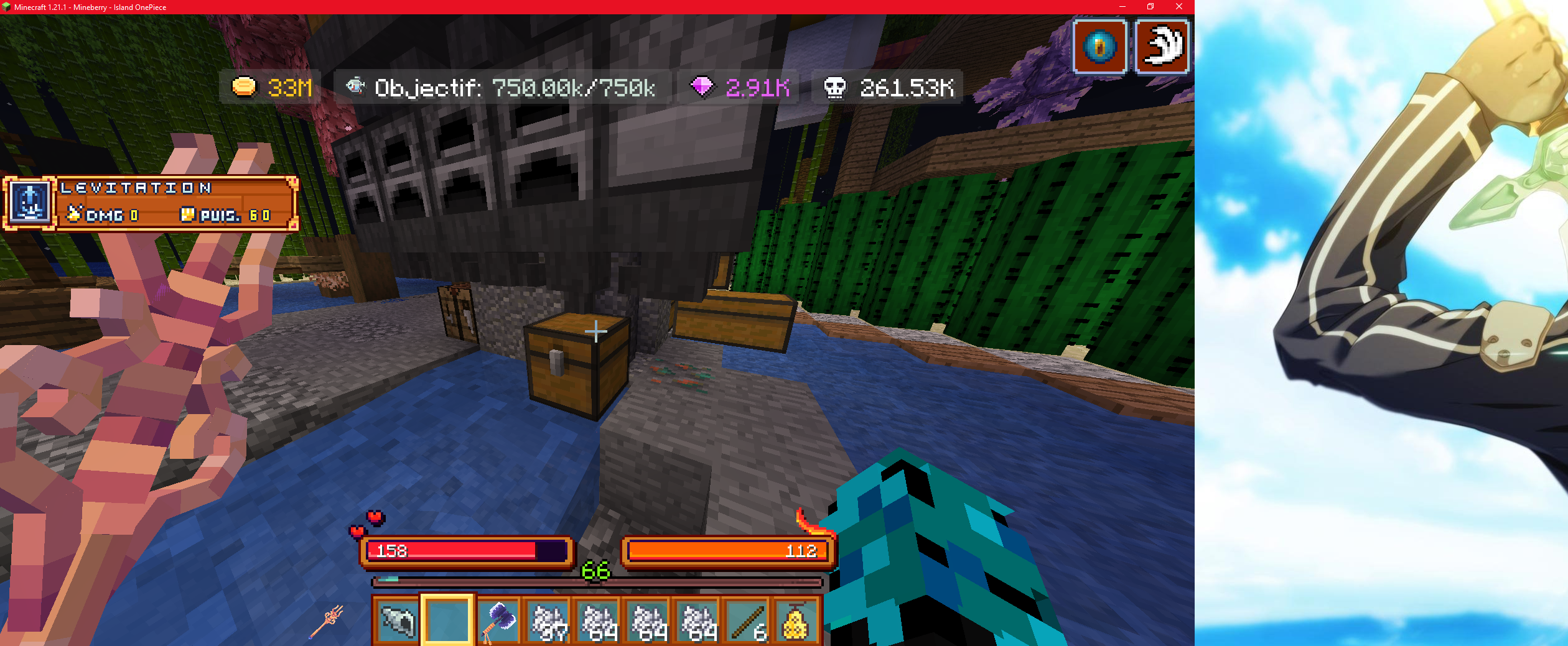Viewport: 1568px width, 646px height.
Task: Open the Levitation ability panel
Action: tap(151, 203)
